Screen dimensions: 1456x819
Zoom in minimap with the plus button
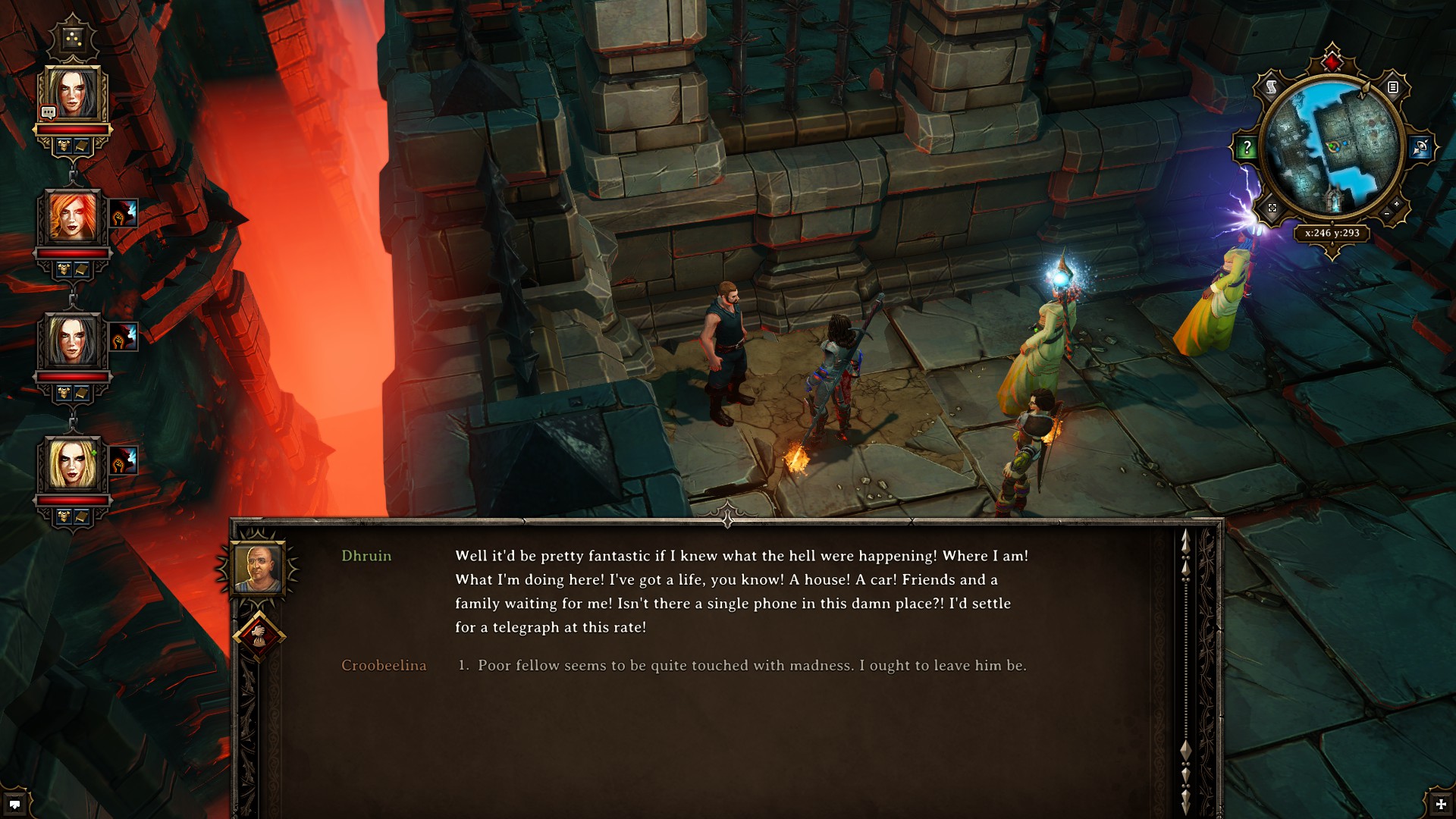coord(1397,204)
